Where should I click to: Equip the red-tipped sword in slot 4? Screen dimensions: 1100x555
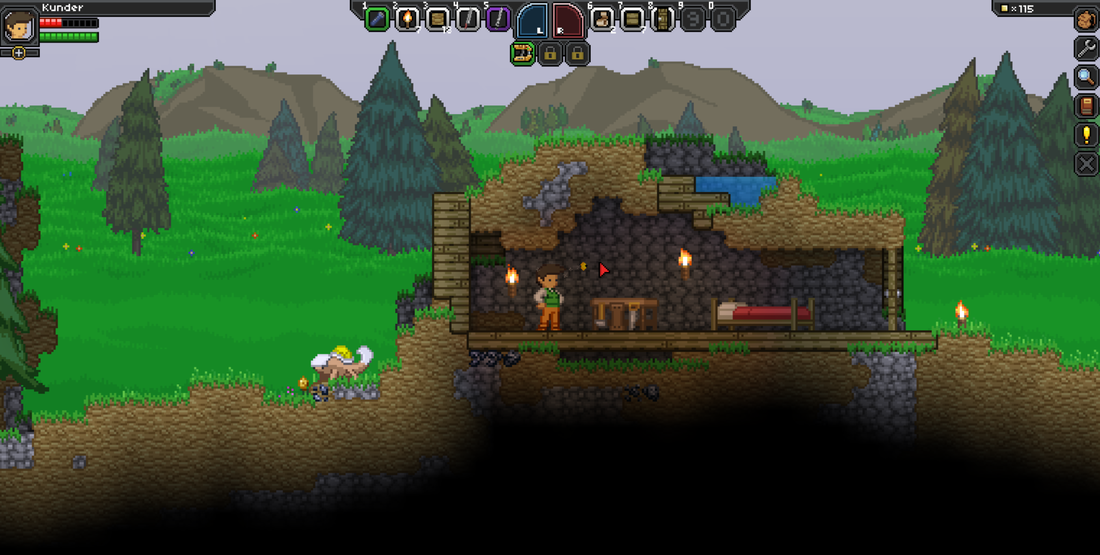point(467,19)
